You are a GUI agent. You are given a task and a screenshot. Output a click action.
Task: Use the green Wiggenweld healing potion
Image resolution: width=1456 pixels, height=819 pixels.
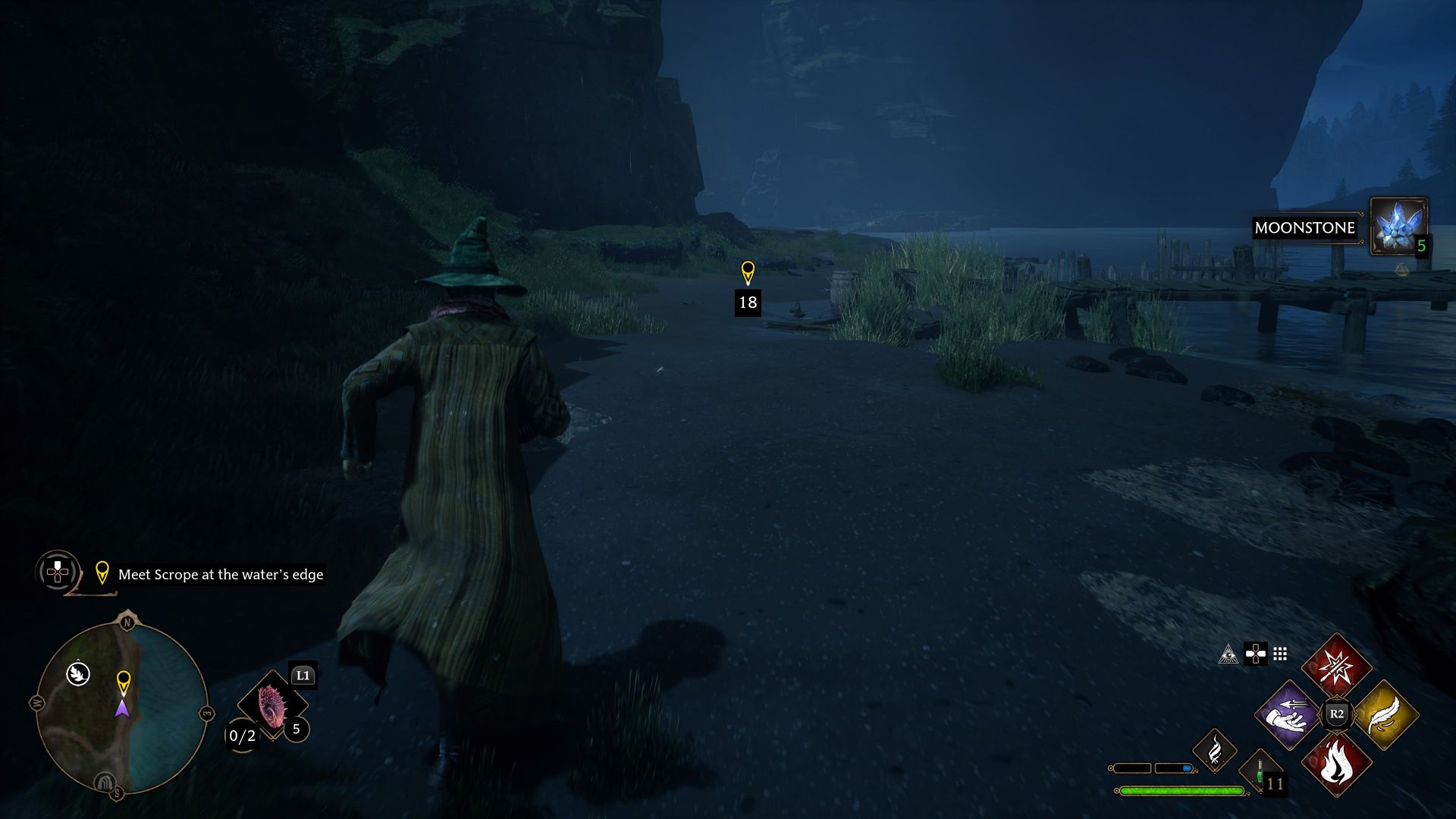(1260, 772)
